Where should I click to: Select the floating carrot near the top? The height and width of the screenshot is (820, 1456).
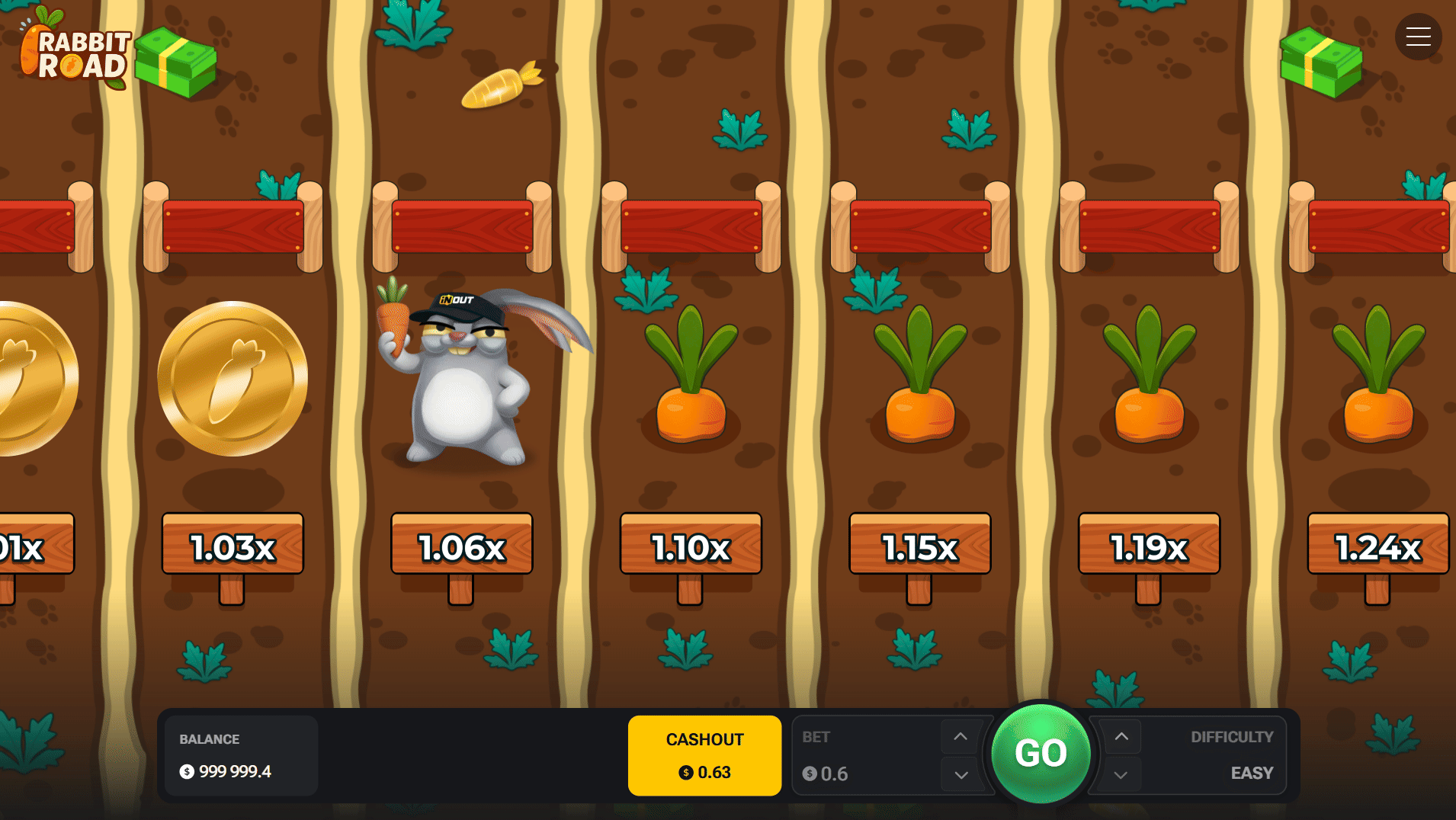pyautogui.click(x=500, y=86)
